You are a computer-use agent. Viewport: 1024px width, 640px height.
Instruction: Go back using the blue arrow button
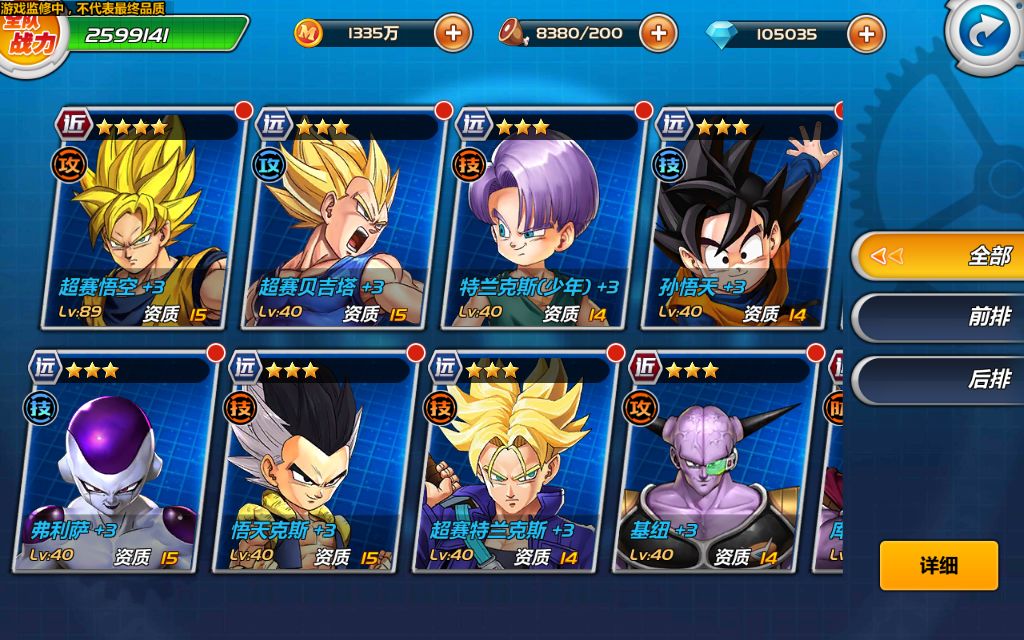[x=985, y=33]
